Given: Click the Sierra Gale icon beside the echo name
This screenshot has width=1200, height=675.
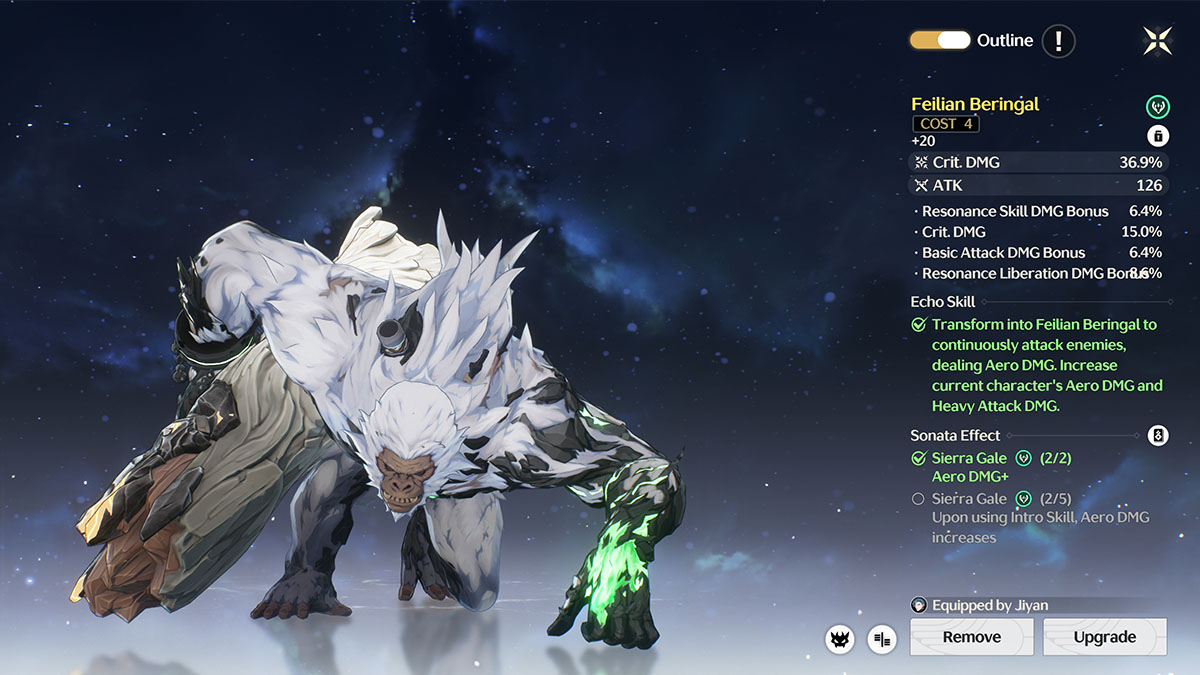Looking at the screenshot, I should 1157,105.
